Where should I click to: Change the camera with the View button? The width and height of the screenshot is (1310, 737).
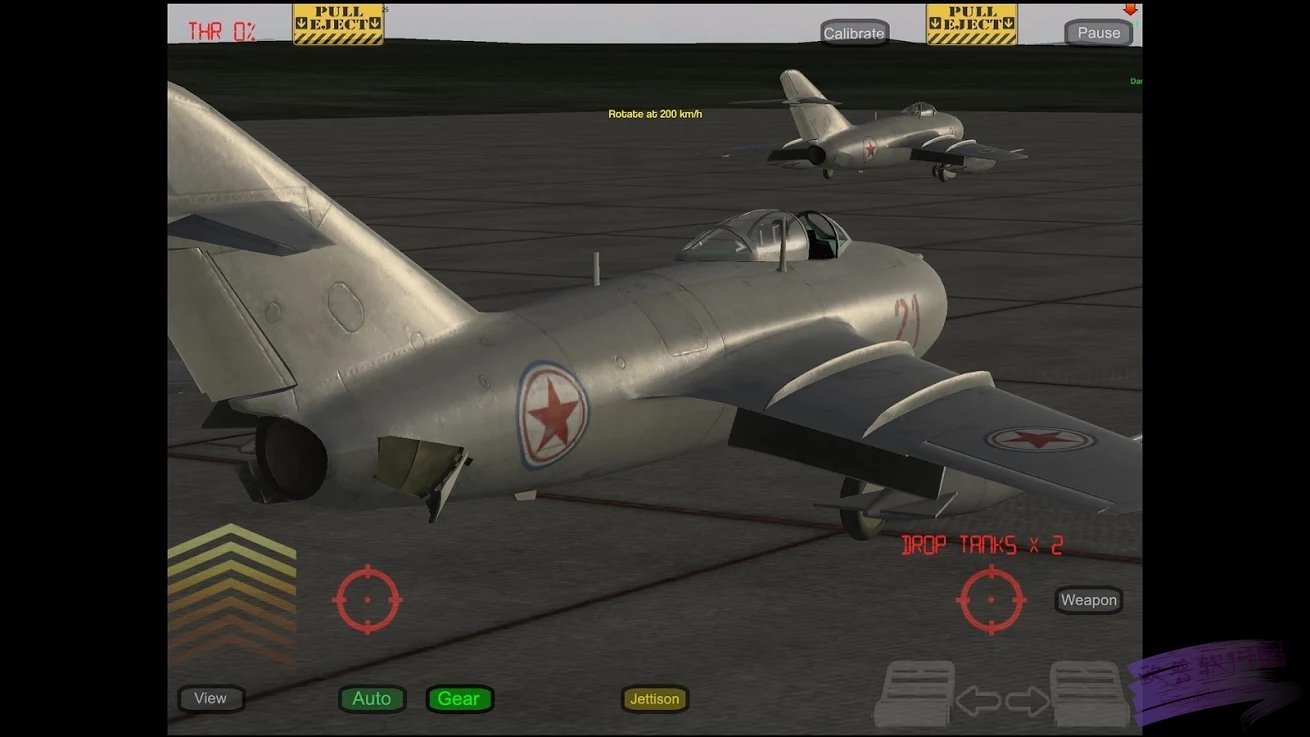211,698
